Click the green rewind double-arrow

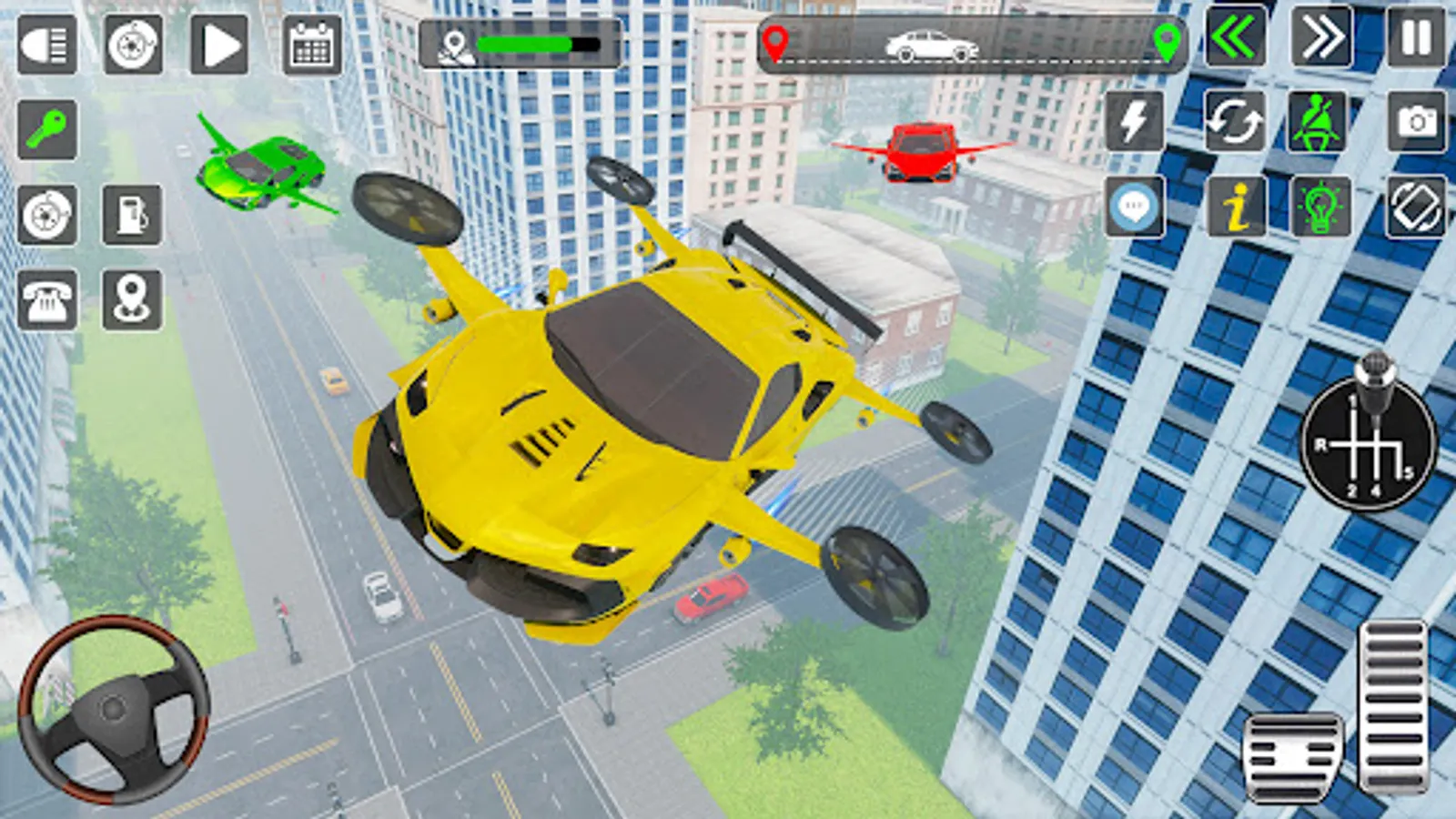click(1238, 39)
